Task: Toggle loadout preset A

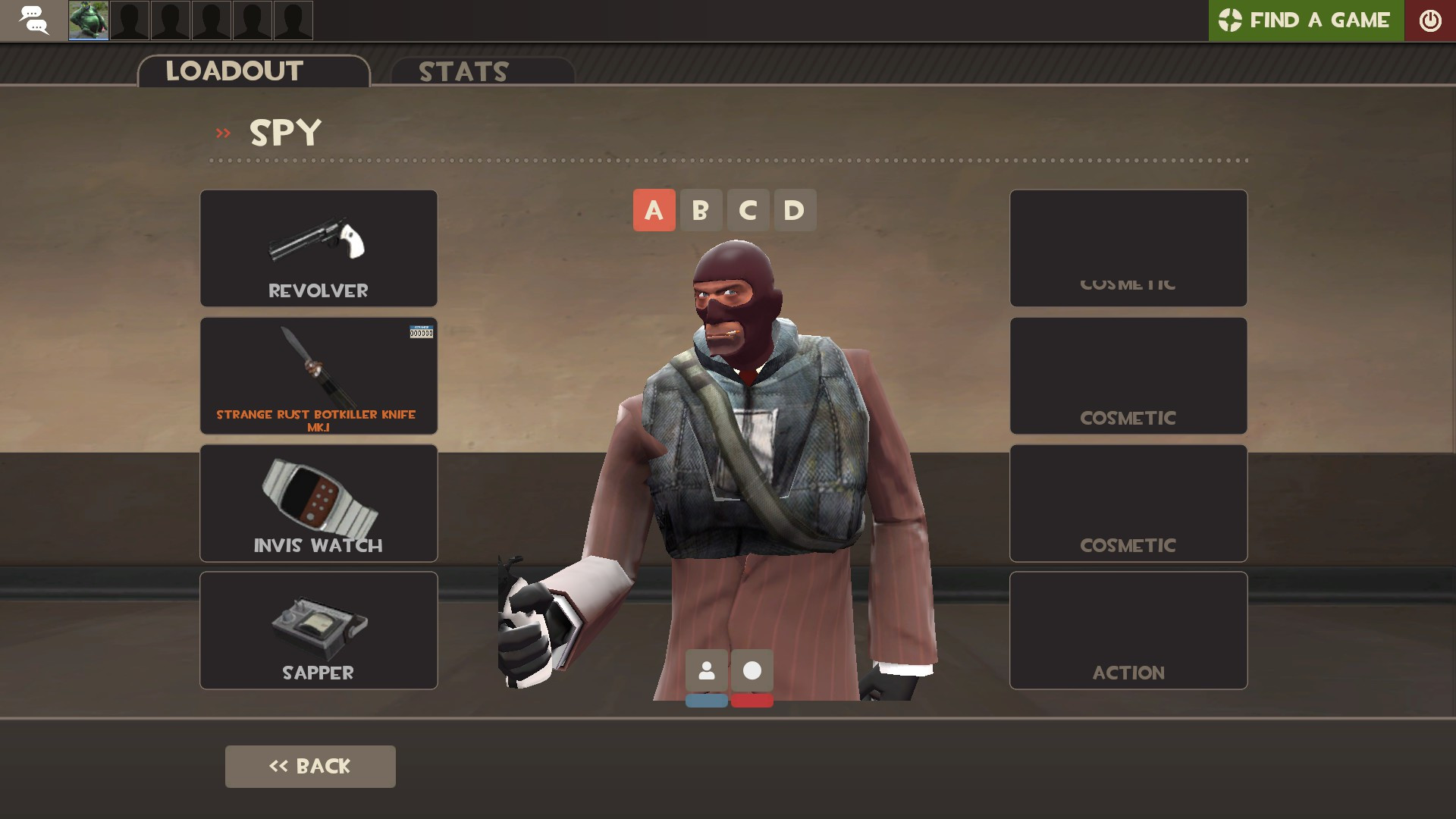Action: point(654,210)
